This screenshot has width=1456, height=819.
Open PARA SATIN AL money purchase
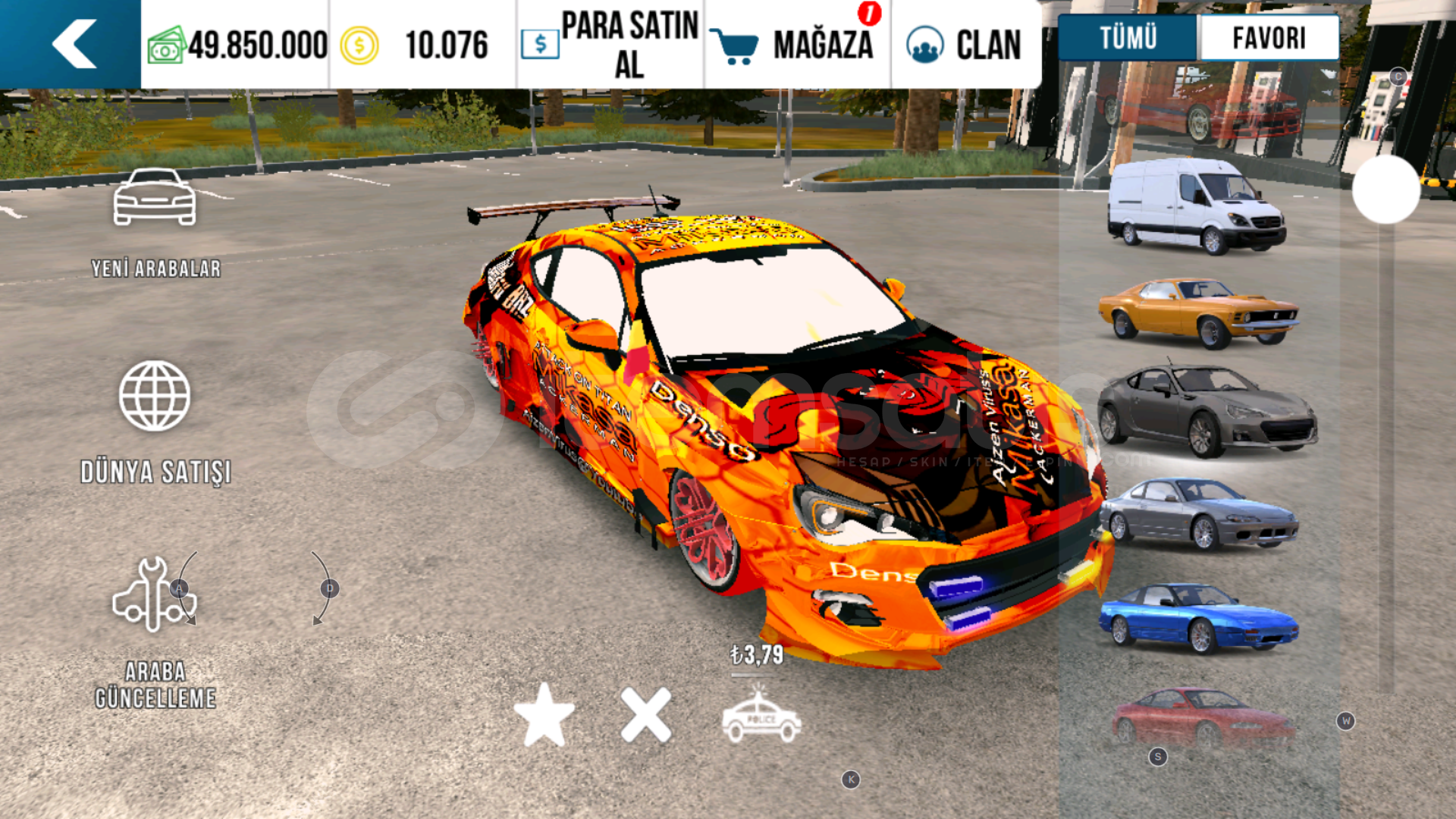pyautogui.click(x=610, y=45)
